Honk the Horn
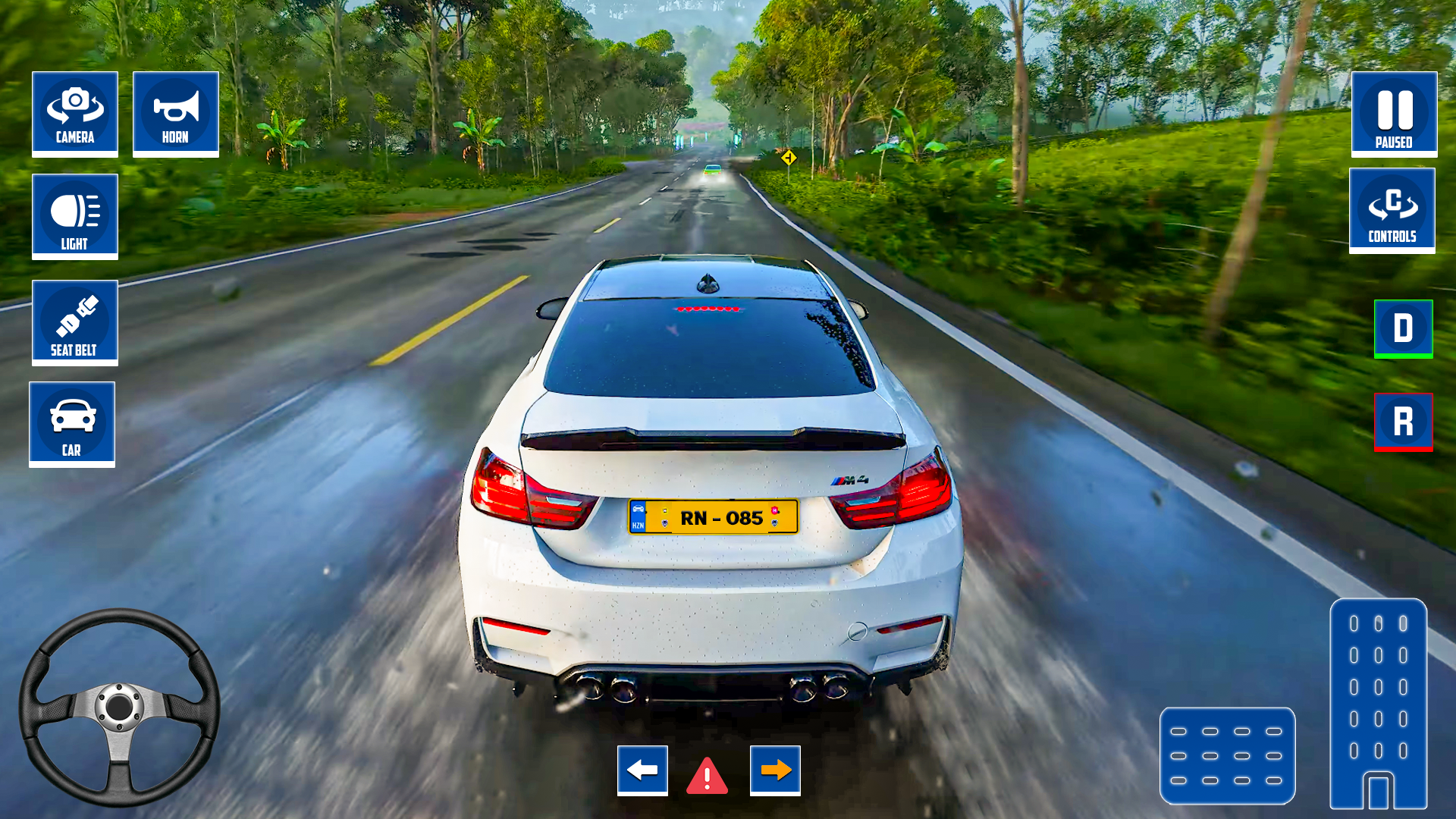 (x=175, y=113)
